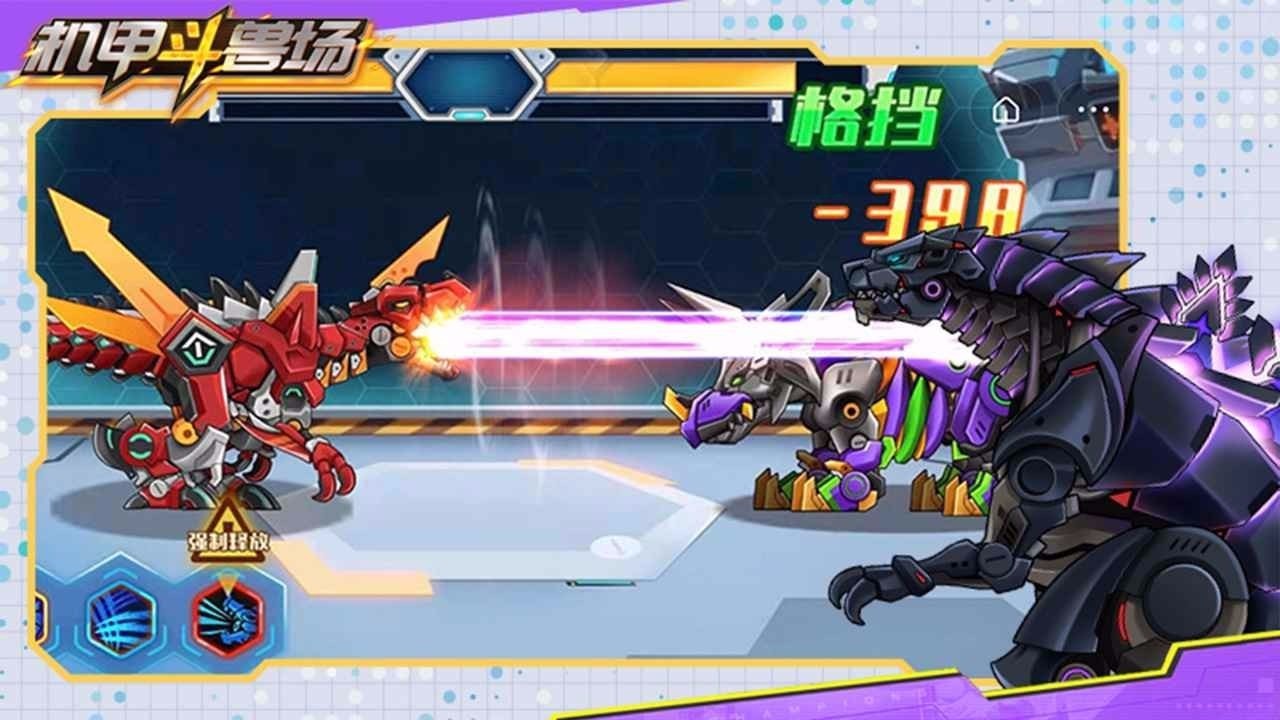Tap the 格挡 block indicator
The image size is (1280, 720).
(866, 115)
